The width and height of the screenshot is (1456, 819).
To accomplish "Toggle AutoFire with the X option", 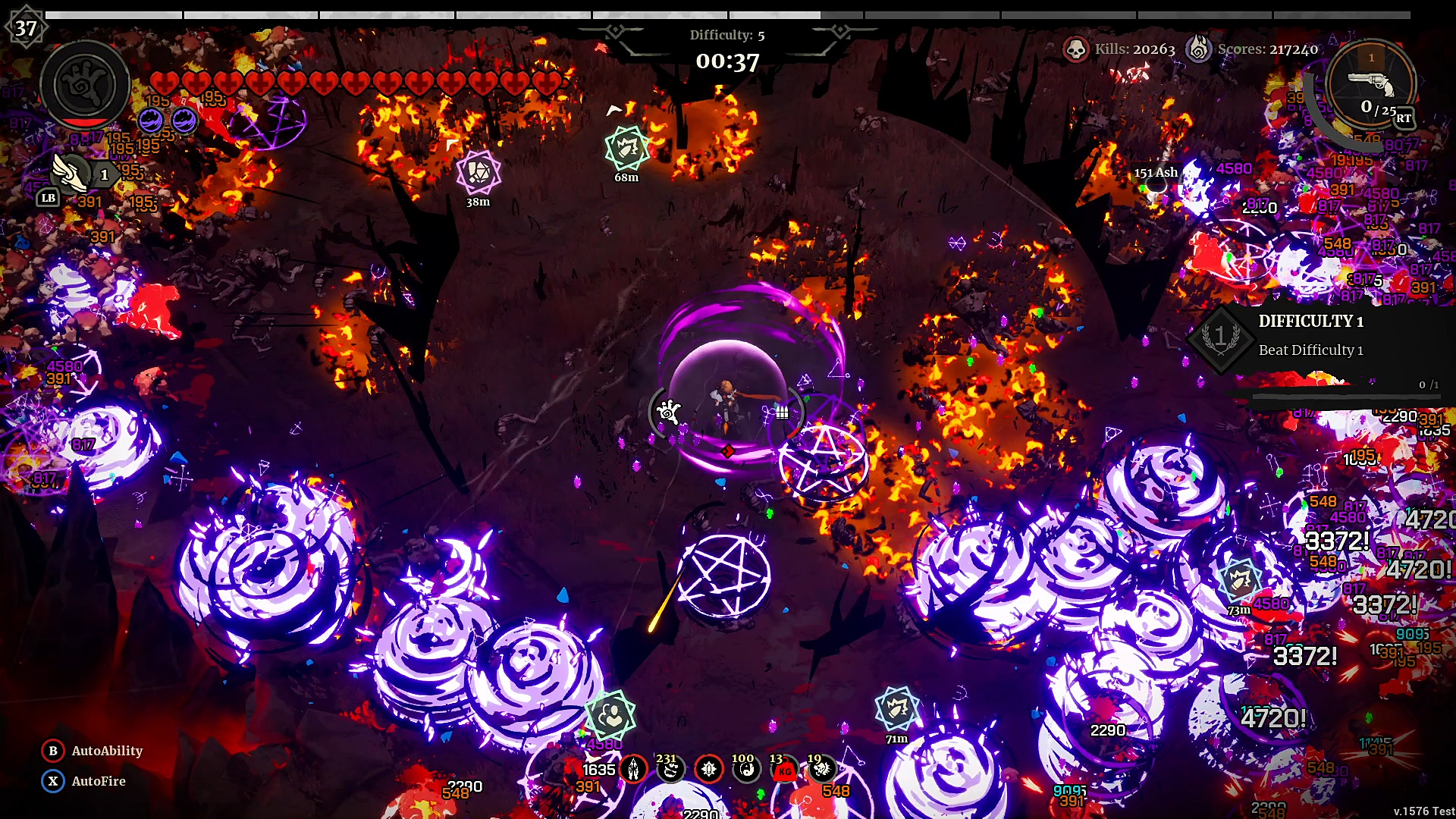I will [x=52, y=780].
